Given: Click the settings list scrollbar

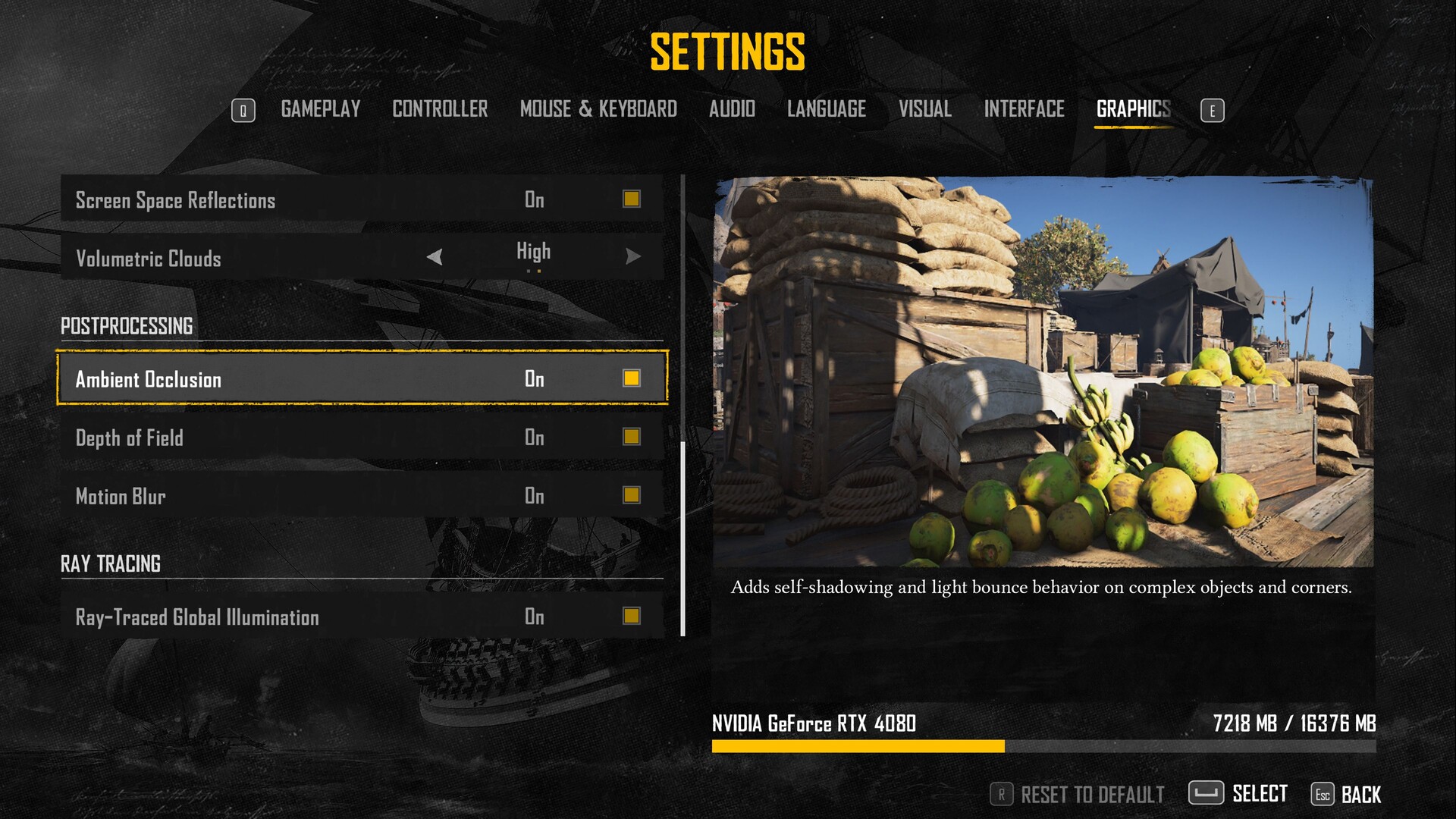Looking at the screenshot, I should [x=682, y=538].
